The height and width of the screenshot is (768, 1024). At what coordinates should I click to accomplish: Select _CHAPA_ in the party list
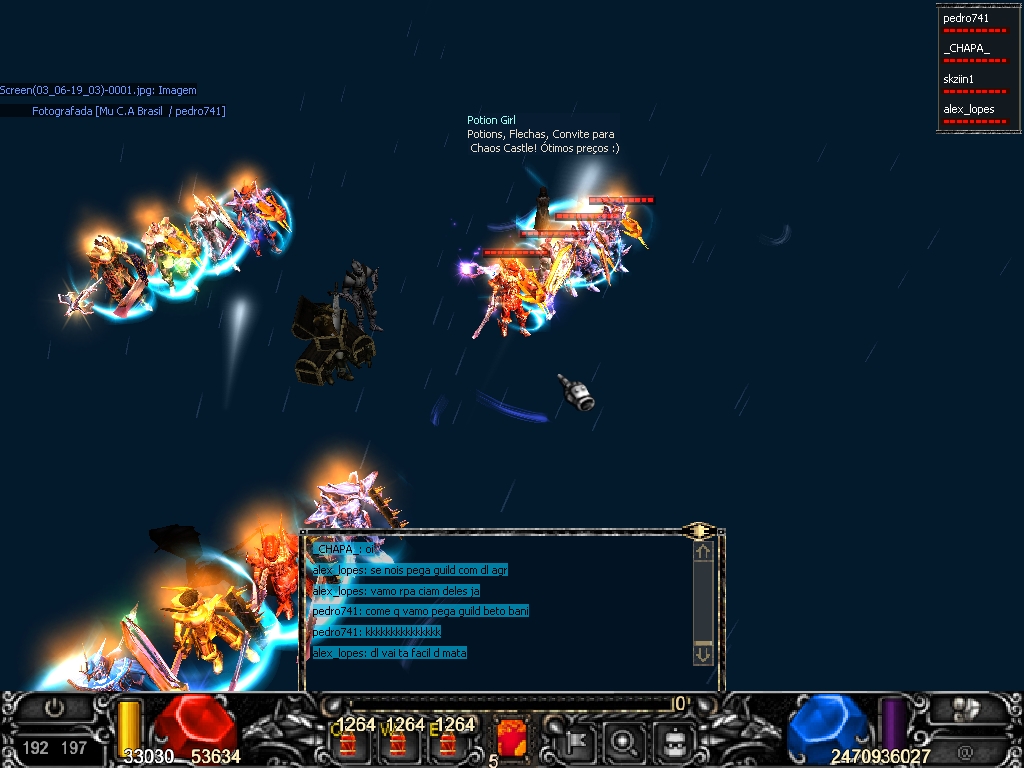point(966,48)
